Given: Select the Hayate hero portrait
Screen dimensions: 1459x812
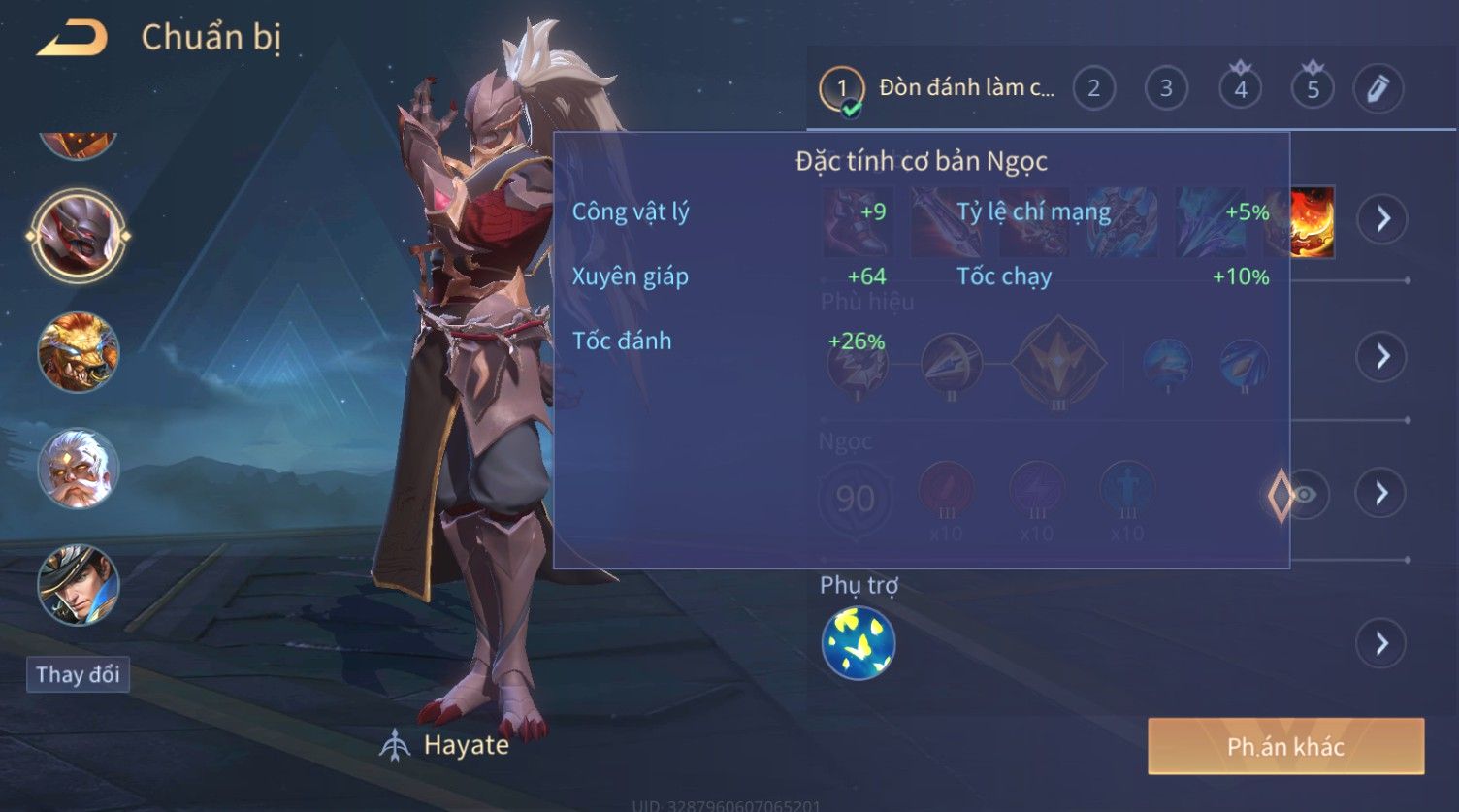Looking at the screenshot, I should [78, 235].
